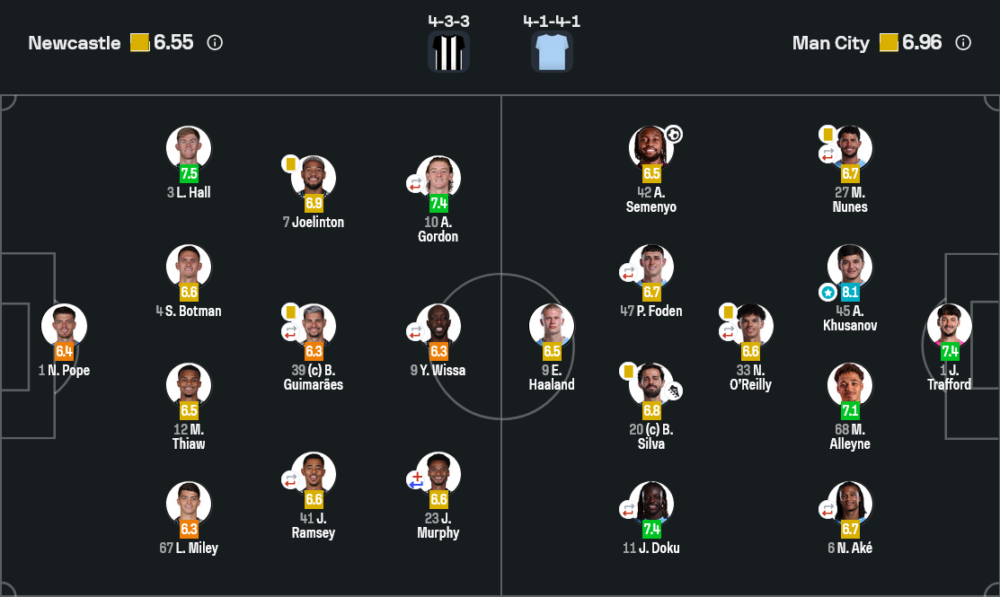1000x597 pixels.
Task: View S. Botman's player details
Action: (188, 266)
